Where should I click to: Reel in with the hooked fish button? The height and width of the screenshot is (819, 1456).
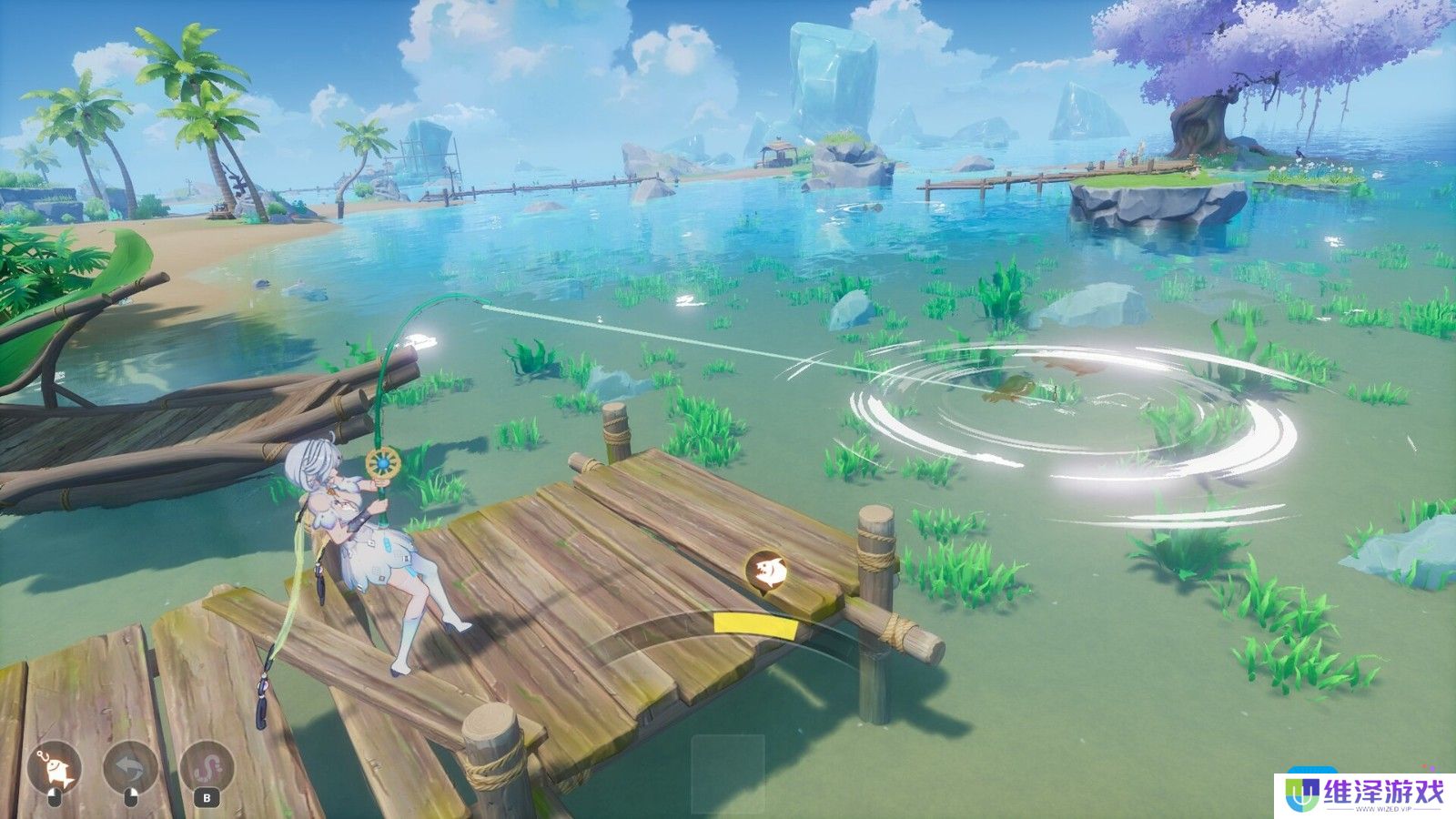click(54, 770)
